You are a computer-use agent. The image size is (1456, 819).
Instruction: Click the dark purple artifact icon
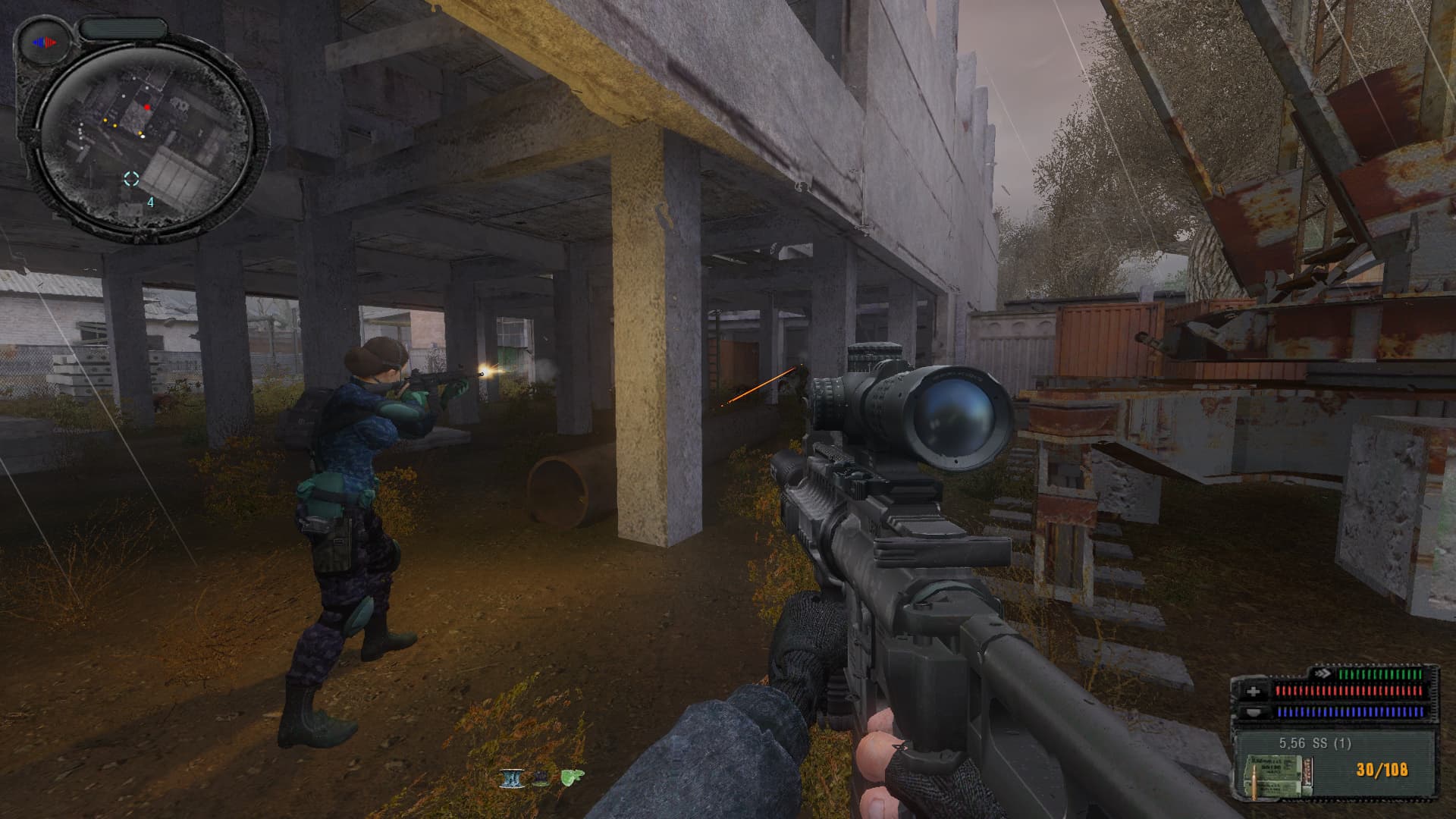(541, 778)
